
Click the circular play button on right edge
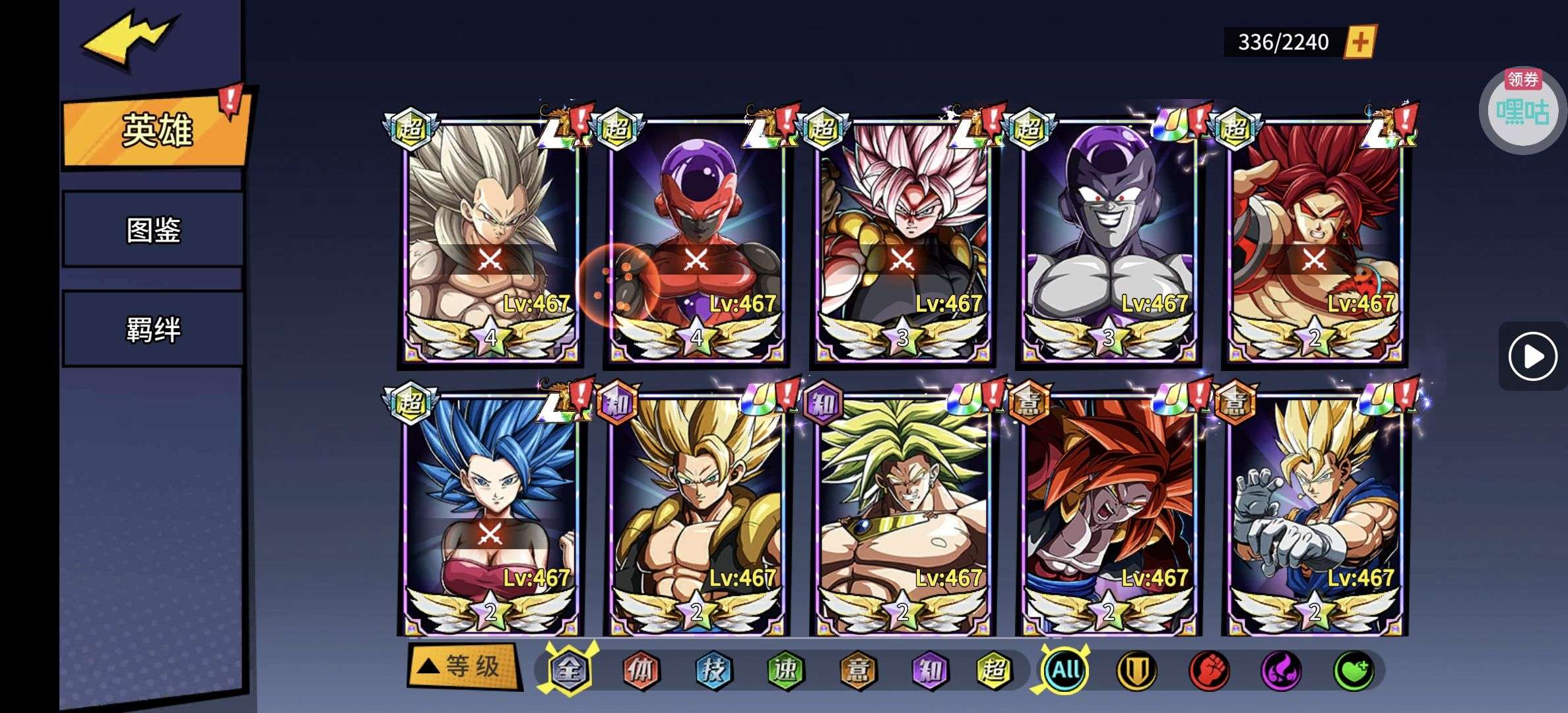pos(1532,357)
